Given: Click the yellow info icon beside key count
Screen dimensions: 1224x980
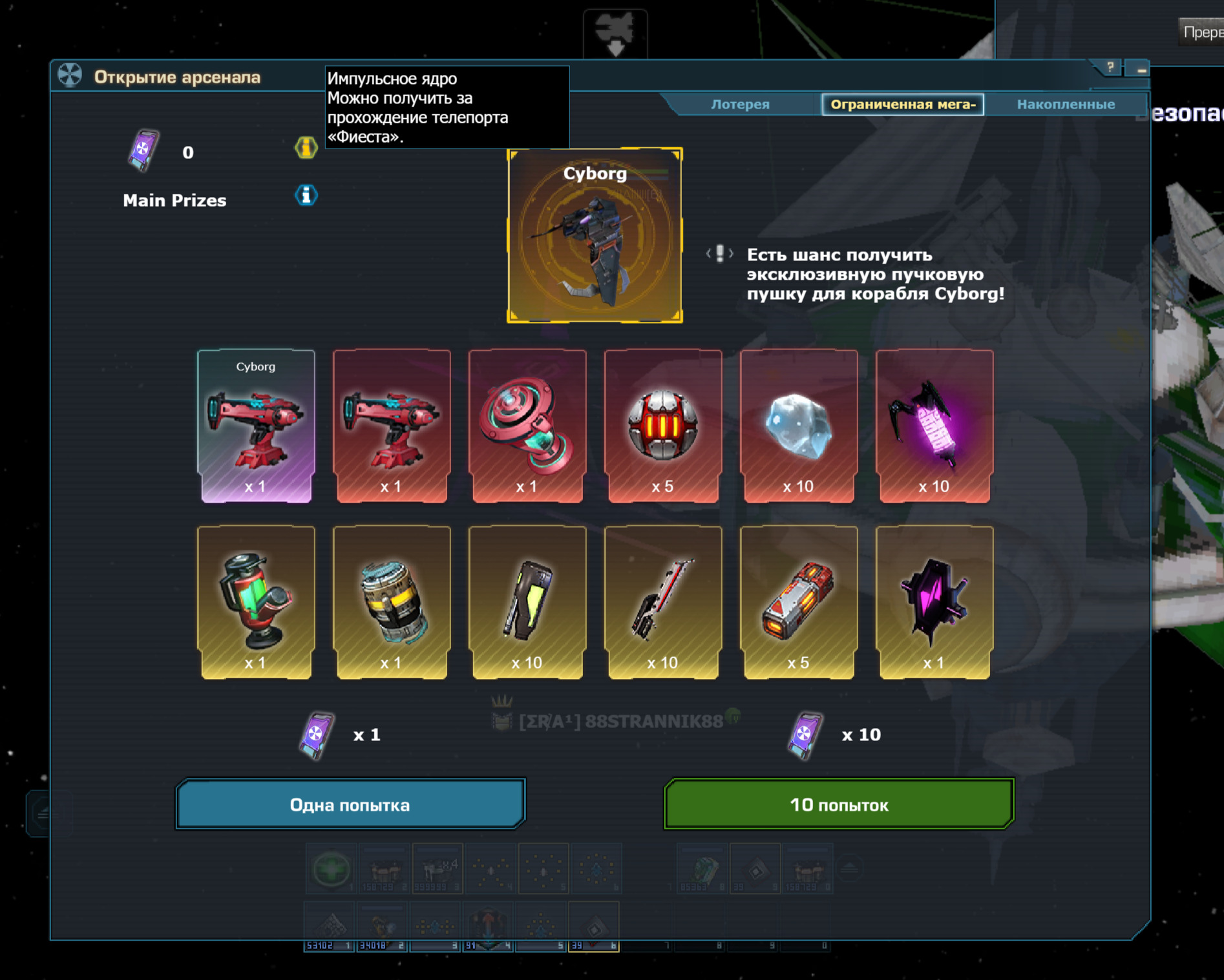Looking at the screenshot, I should (x=306, y=148).
